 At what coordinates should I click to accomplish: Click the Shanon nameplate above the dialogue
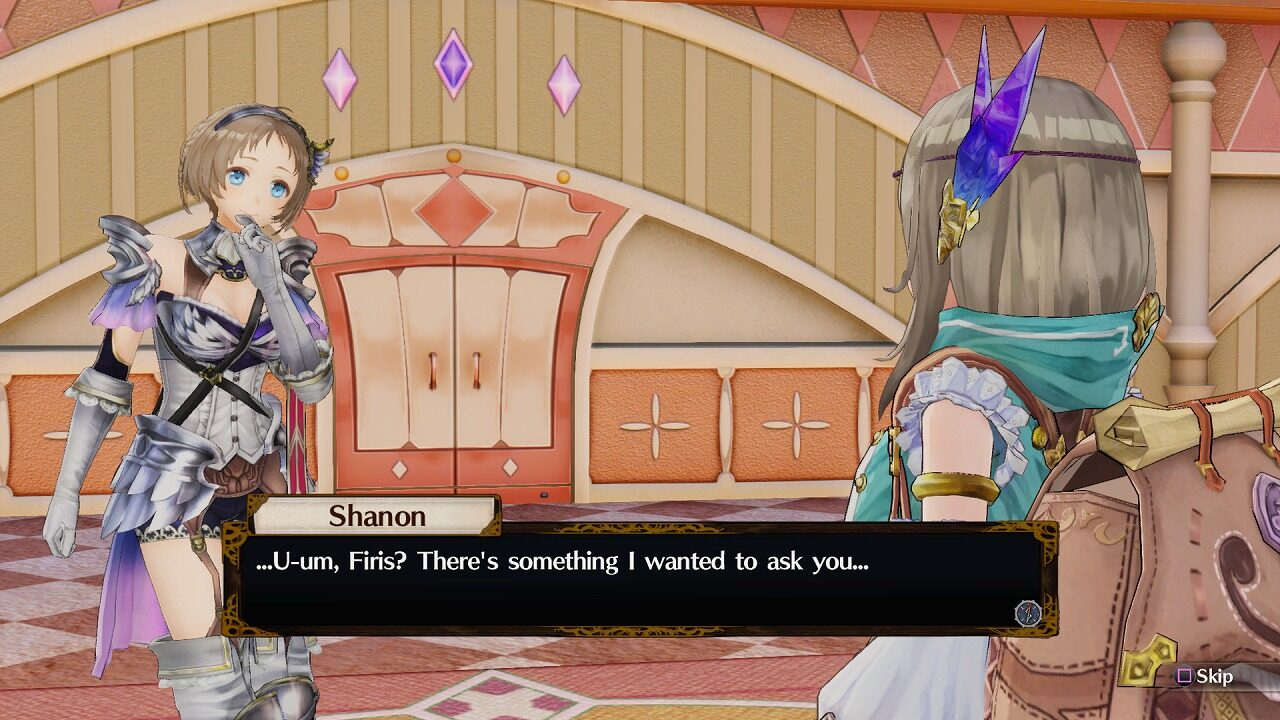click(375, 516)
